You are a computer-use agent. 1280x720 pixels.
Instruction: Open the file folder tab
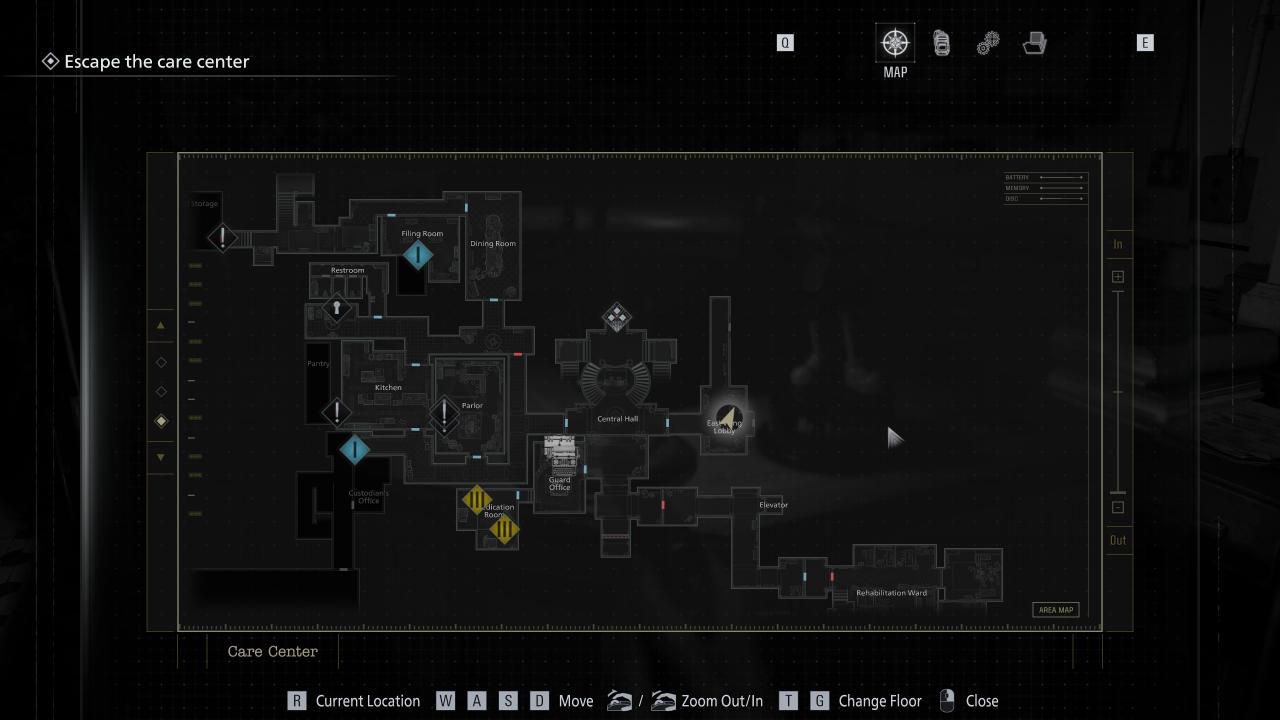coord(1035,43)
